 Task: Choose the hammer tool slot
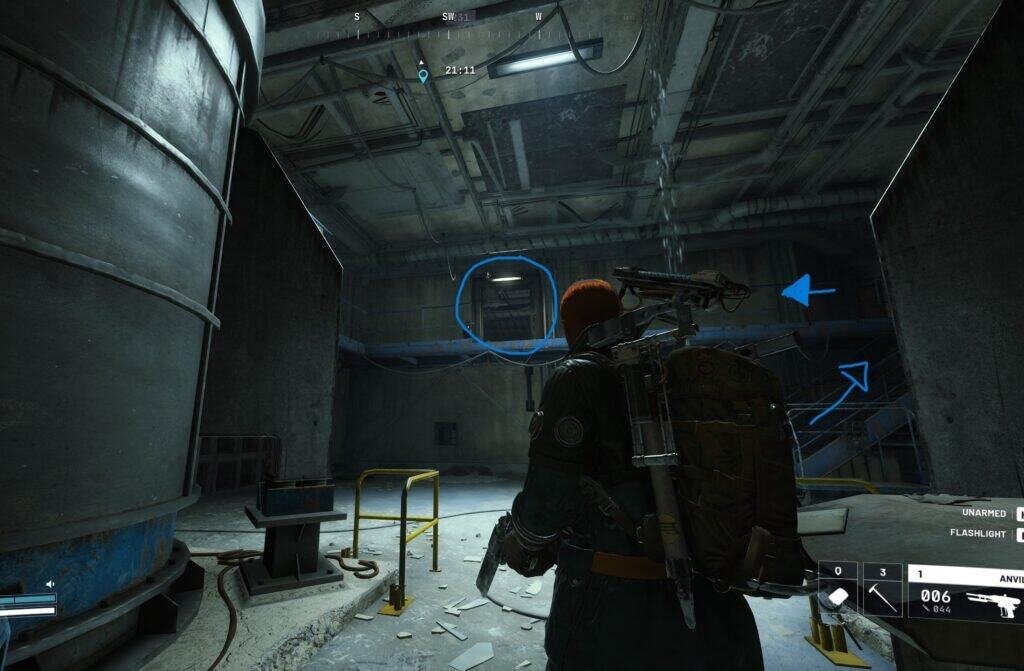[883, 590]
